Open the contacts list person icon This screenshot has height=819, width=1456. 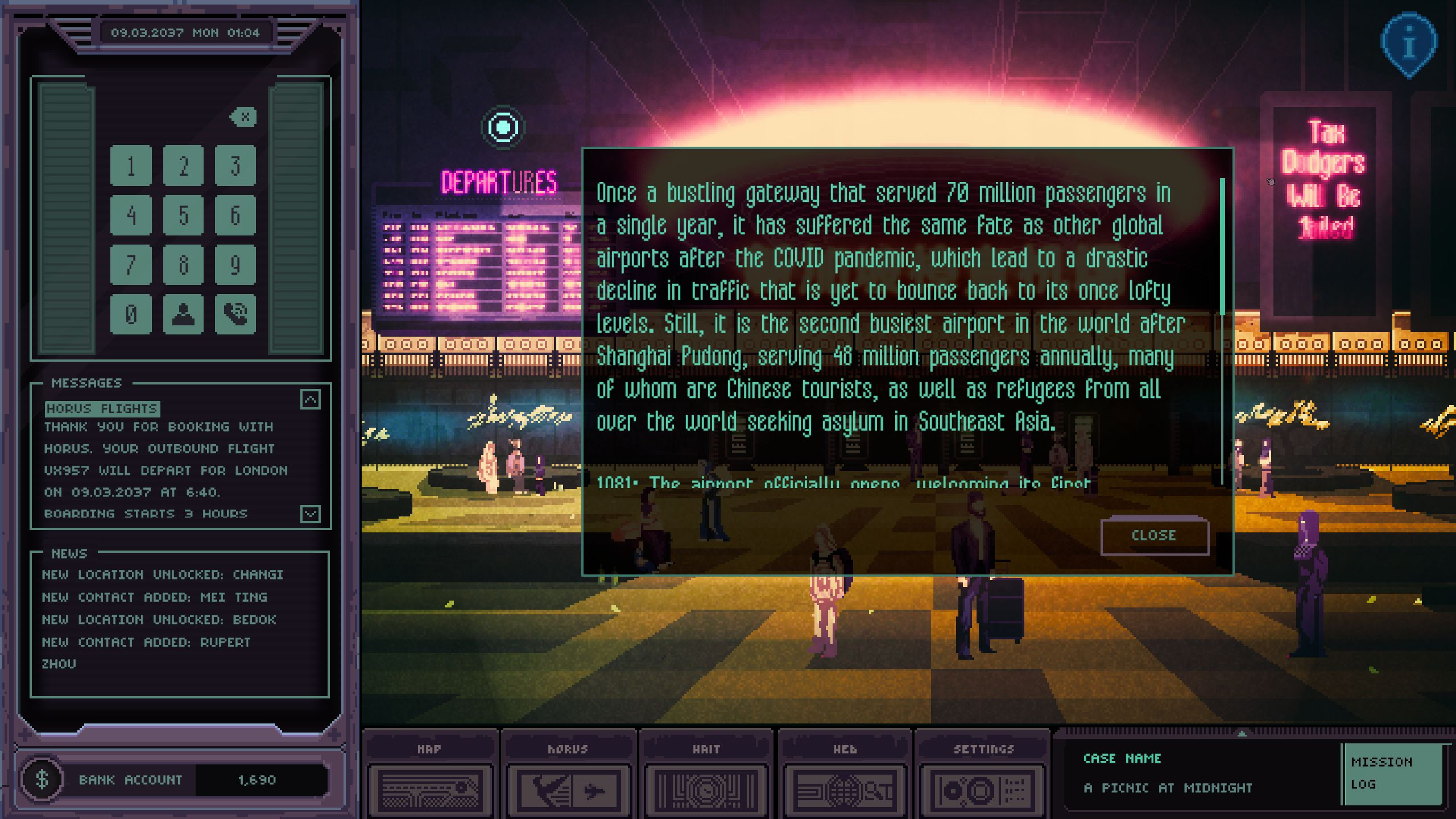pyautogui.click(x=183, y=314)
